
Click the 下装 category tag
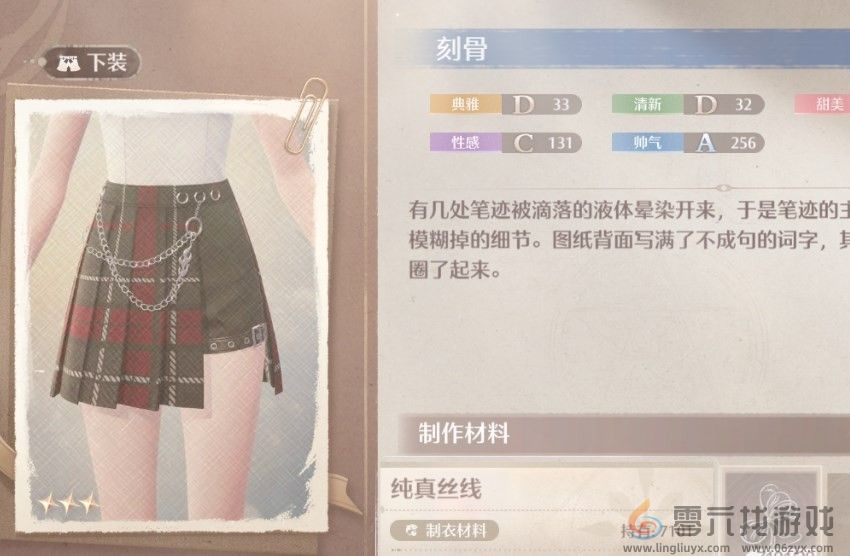[x=96, y=62]
